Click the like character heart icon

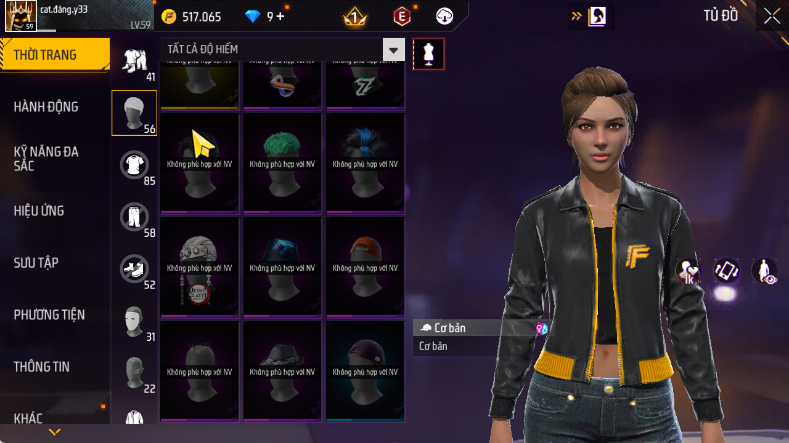coord(688,270)
